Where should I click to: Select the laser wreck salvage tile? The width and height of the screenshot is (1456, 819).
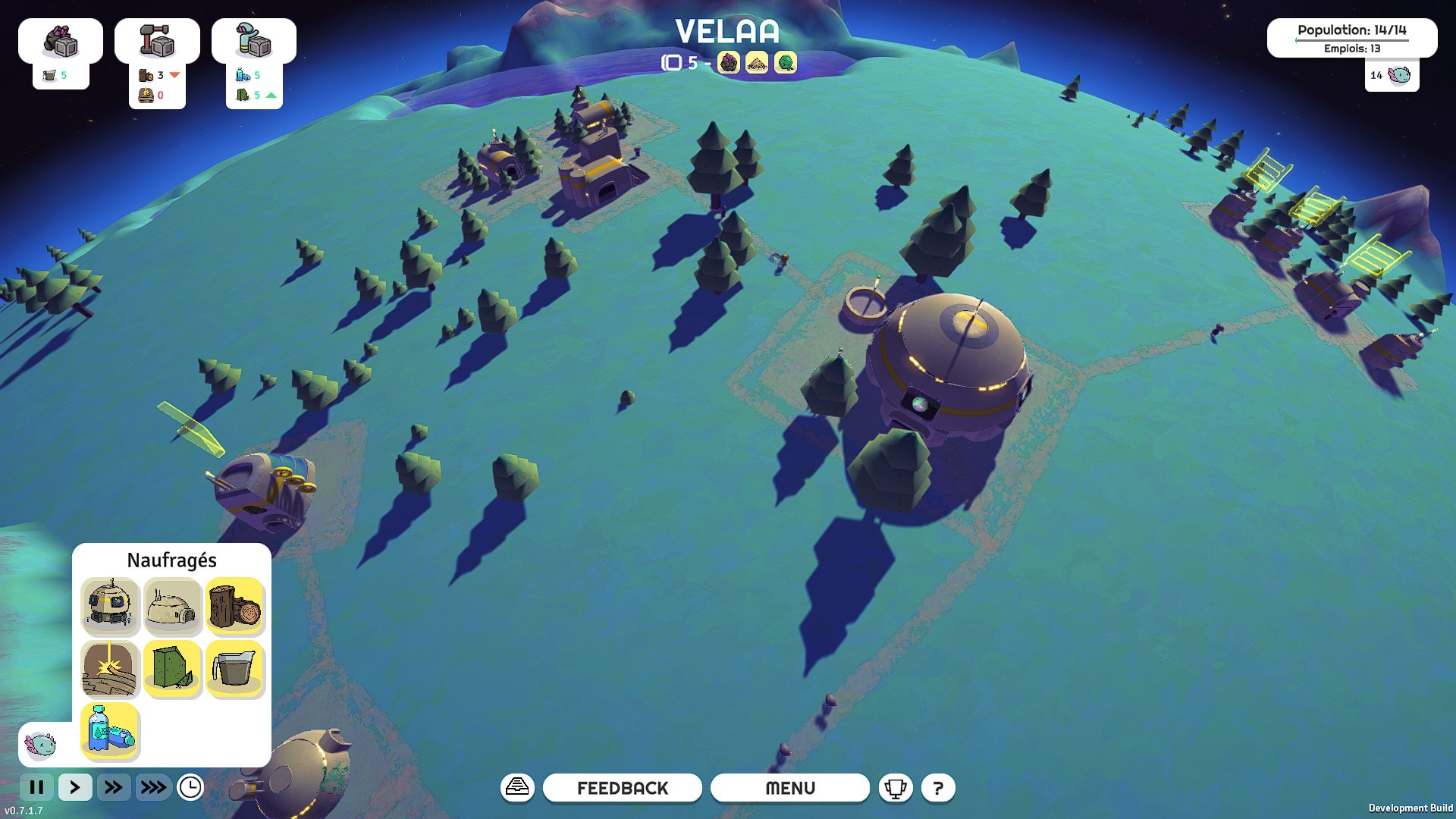[110, 668]
